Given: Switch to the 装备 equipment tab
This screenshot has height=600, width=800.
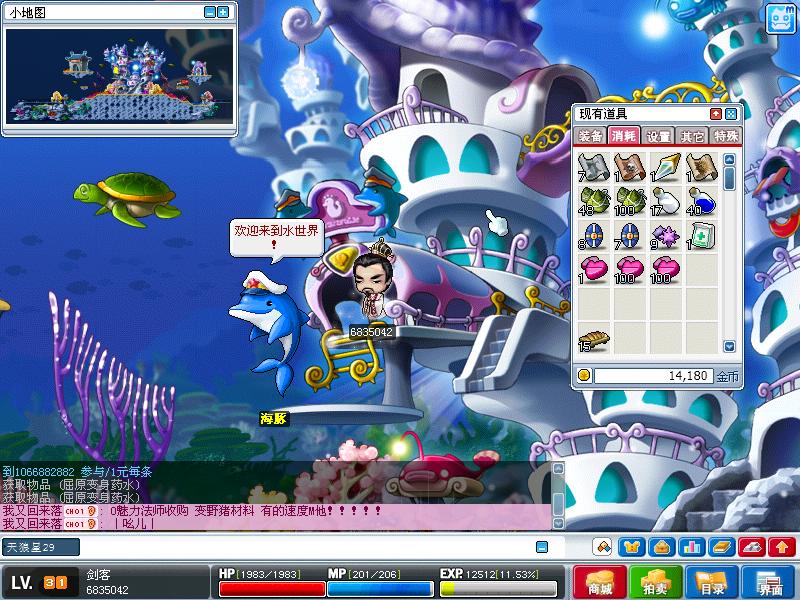Looking at the screenshot, I should (590, 136).
